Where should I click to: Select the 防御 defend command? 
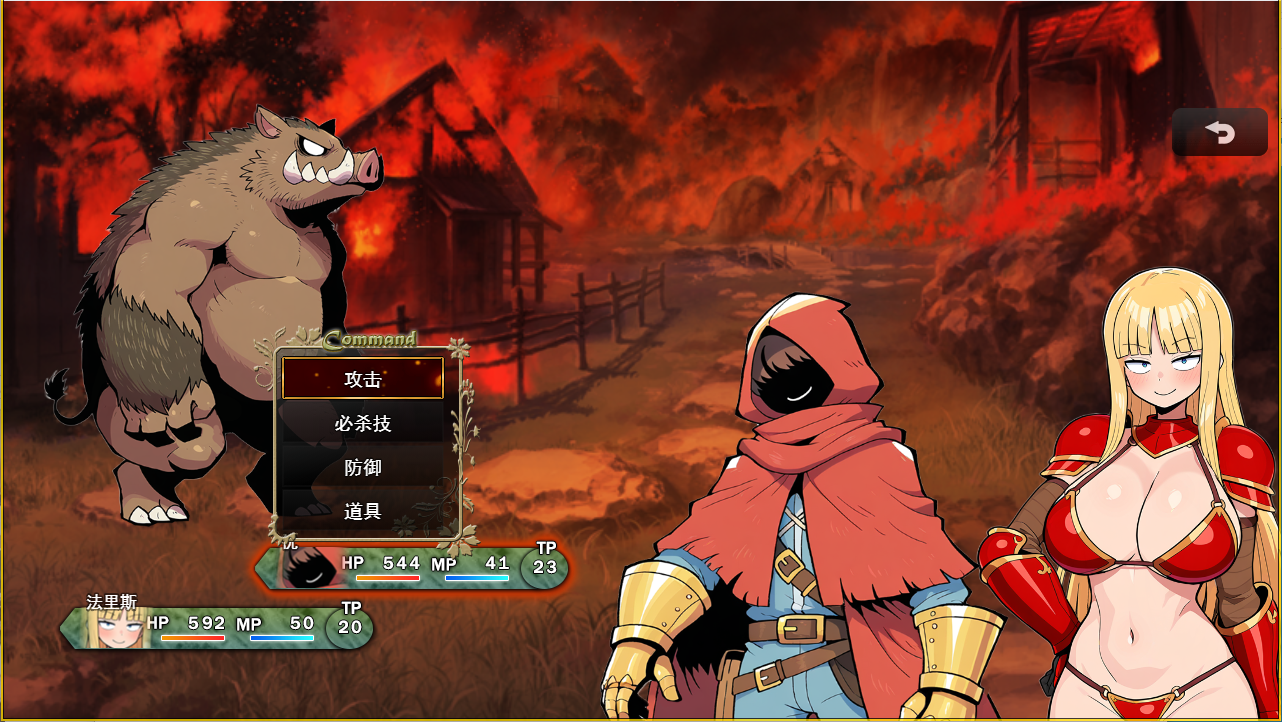(362, 467)
